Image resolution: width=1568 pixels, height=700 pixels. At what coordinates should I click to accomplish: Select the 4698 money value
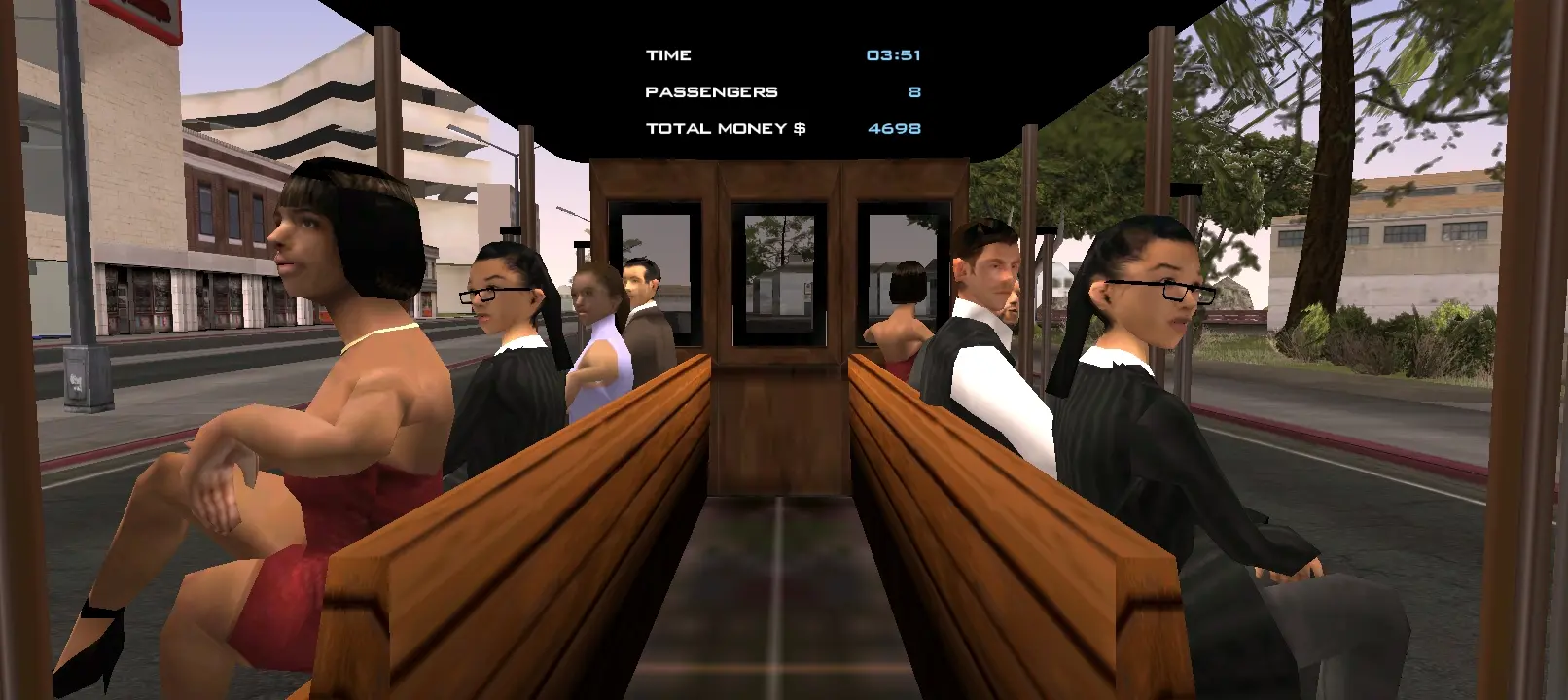(894, 126)
